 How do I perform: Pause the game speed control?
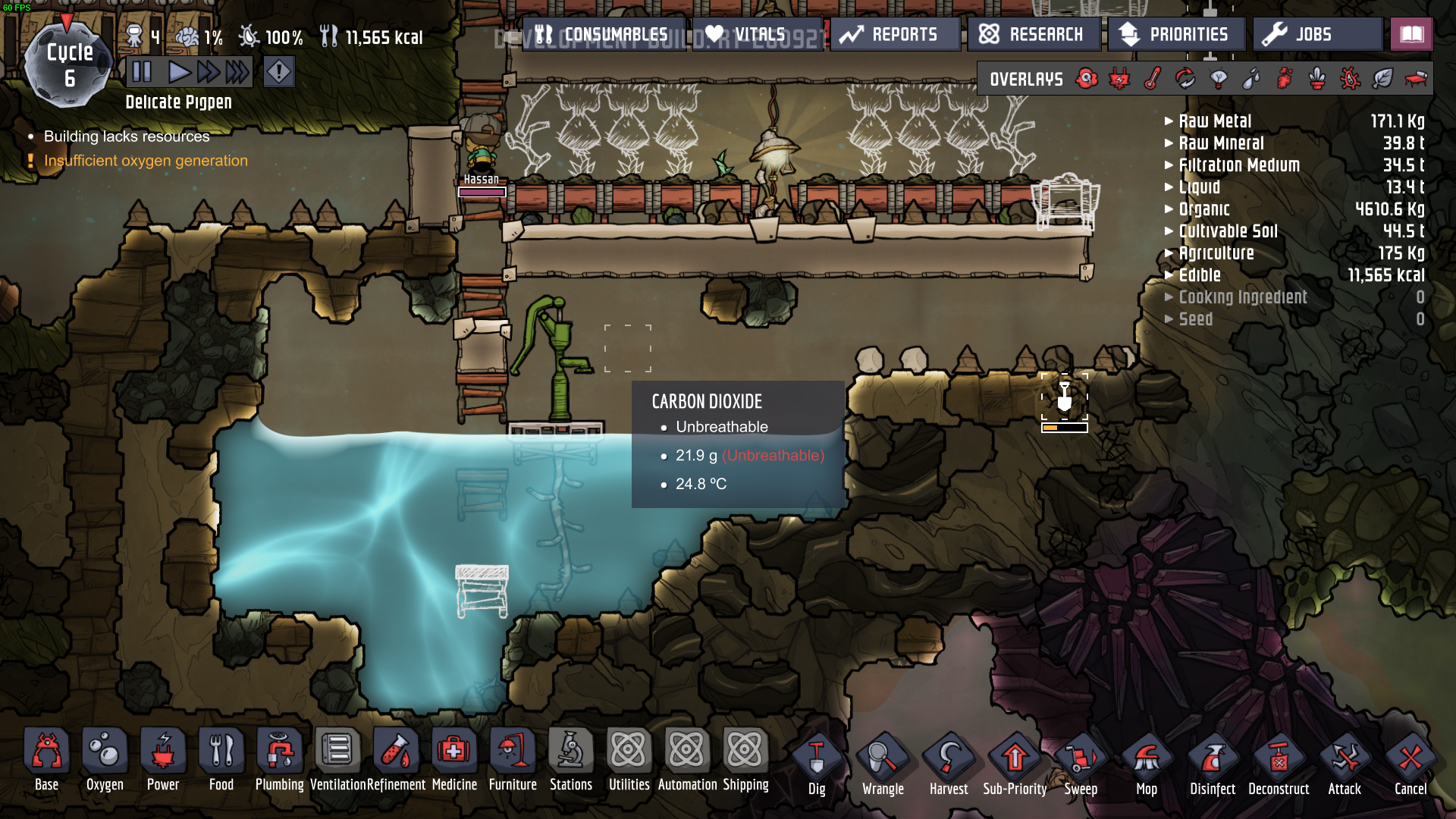[142, 72]
